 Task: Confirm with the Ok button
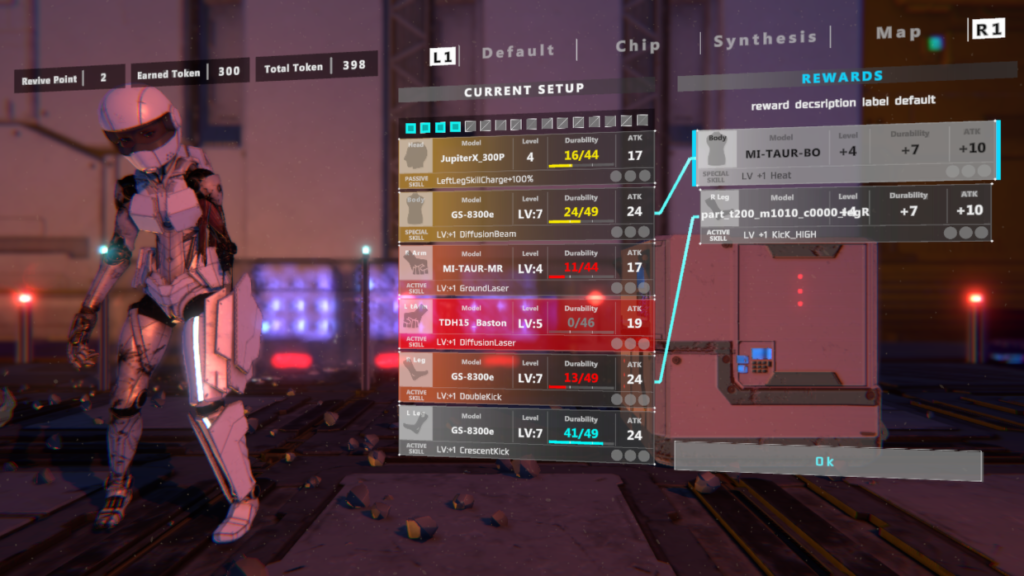824,462
